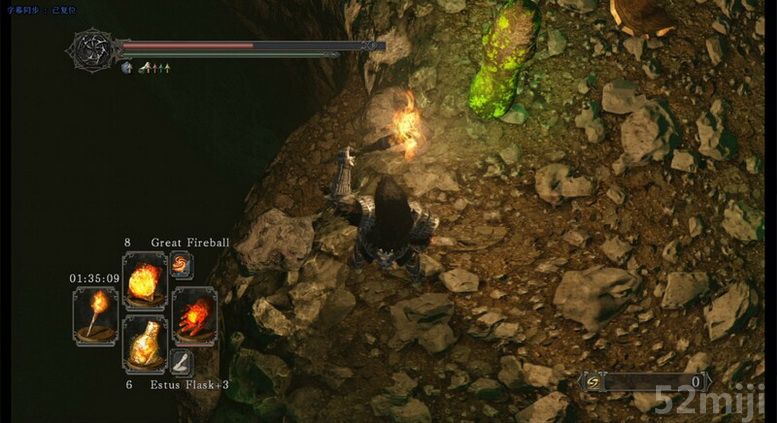The height and width of the screenshot is (423, 777).
Task: Select the Estus Flask+3 item slot
Action: (145, 345)
